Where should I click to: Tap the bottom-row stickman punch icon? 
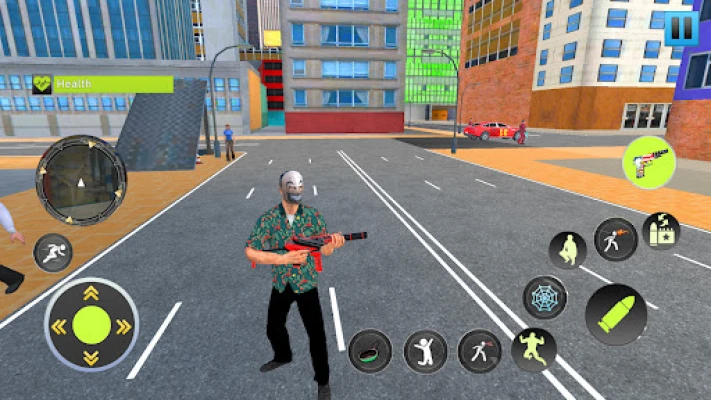(x=479, y=351)
